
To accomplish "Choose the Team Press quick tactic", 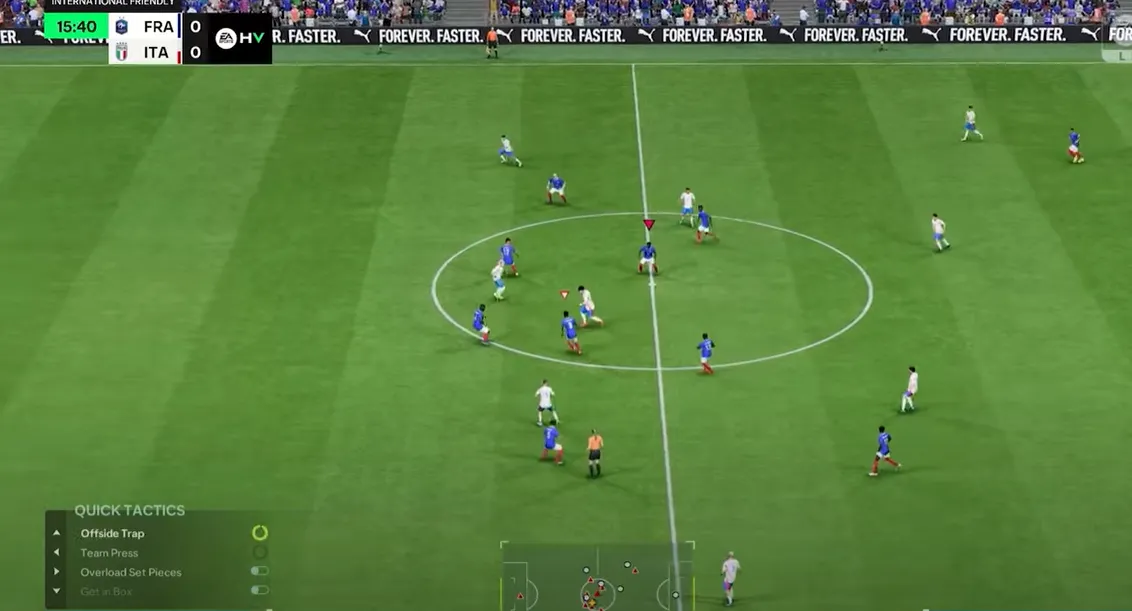I will (109, 553).
